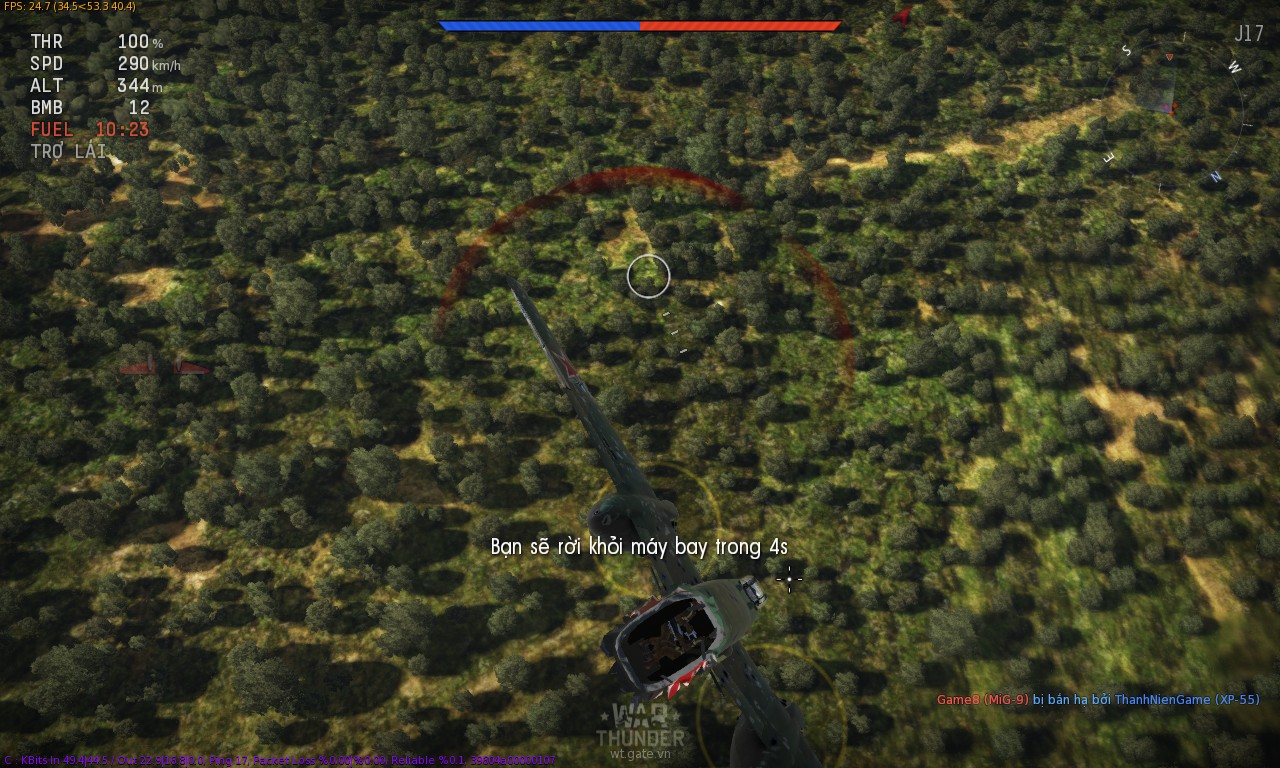Click the red arrow above the compass

[x=1169, y=56]
